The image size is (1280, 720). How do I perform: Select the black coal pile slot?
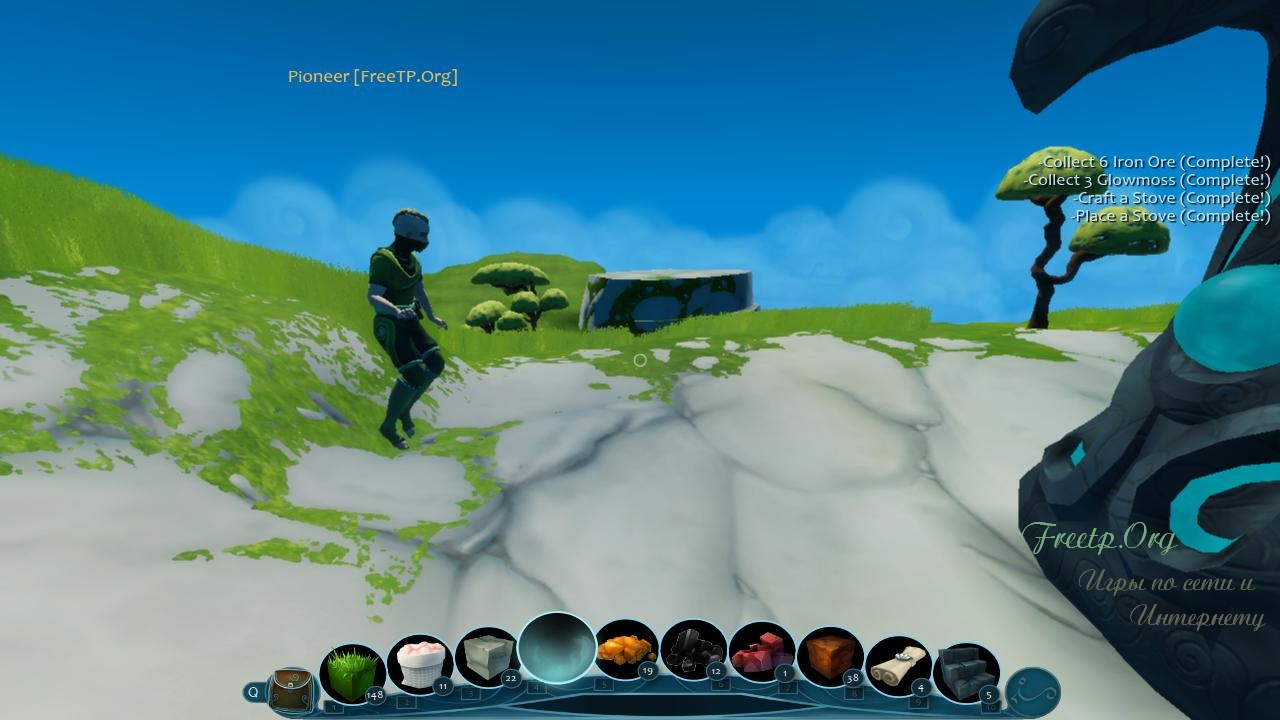coord(694,652)
